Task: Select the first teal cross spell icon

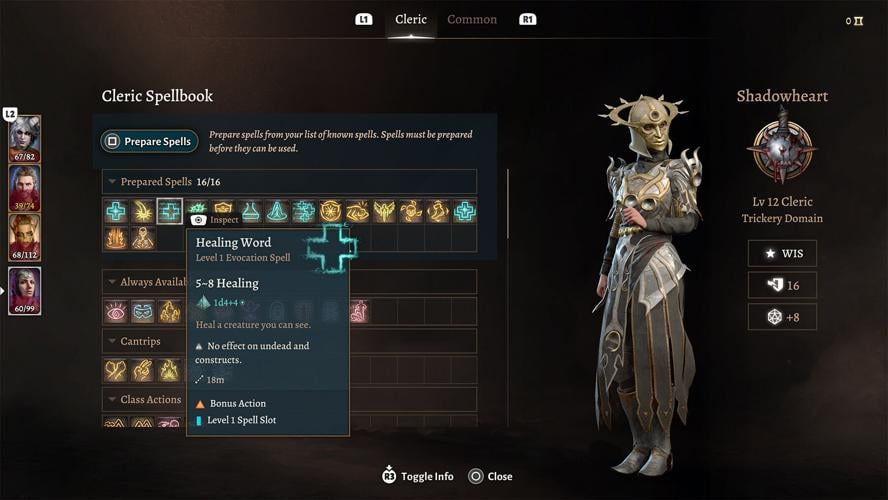Action: [x=116, y=211]
